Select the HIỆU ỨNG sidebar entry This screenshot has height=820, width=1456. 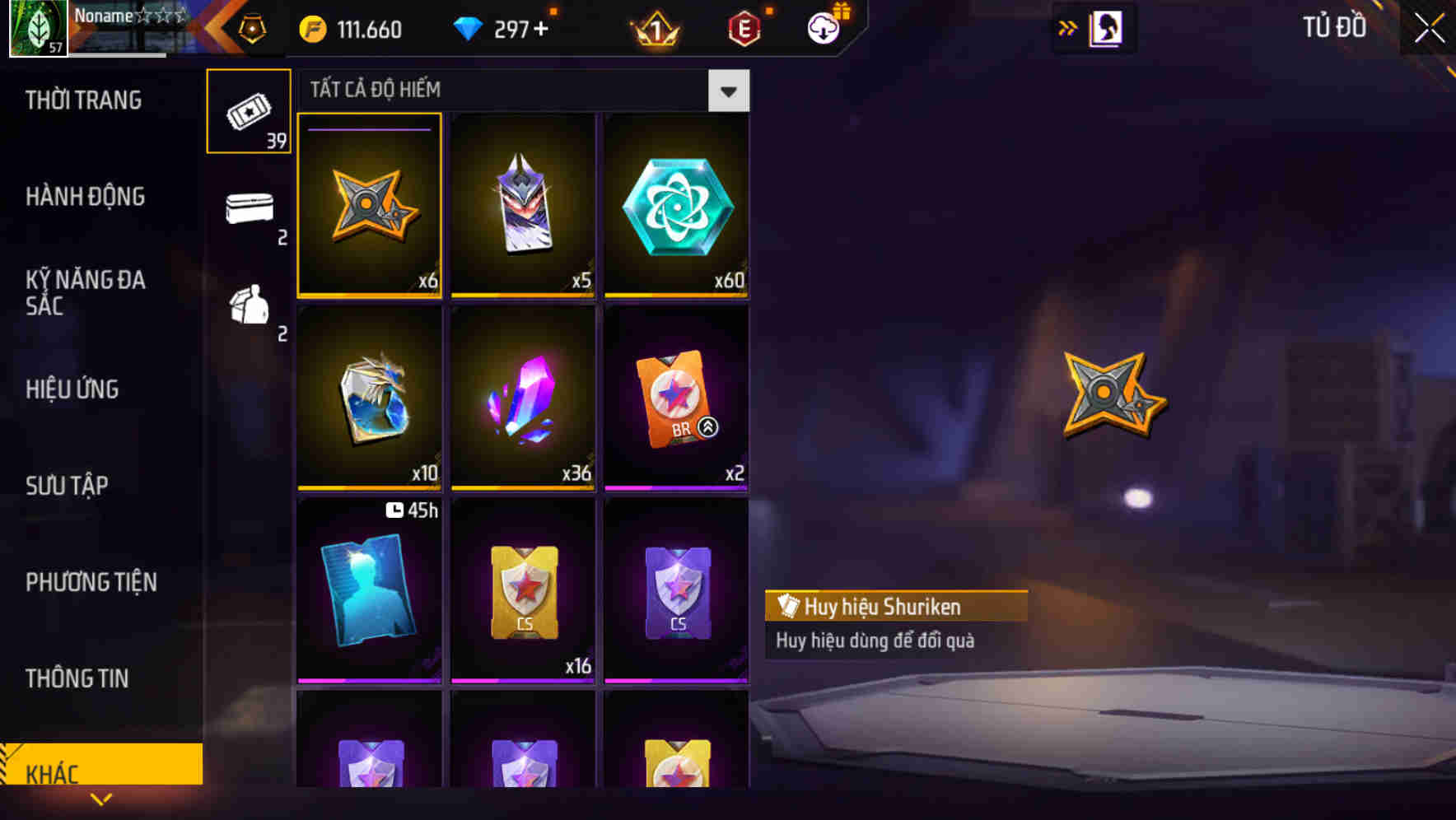point(72,389)
